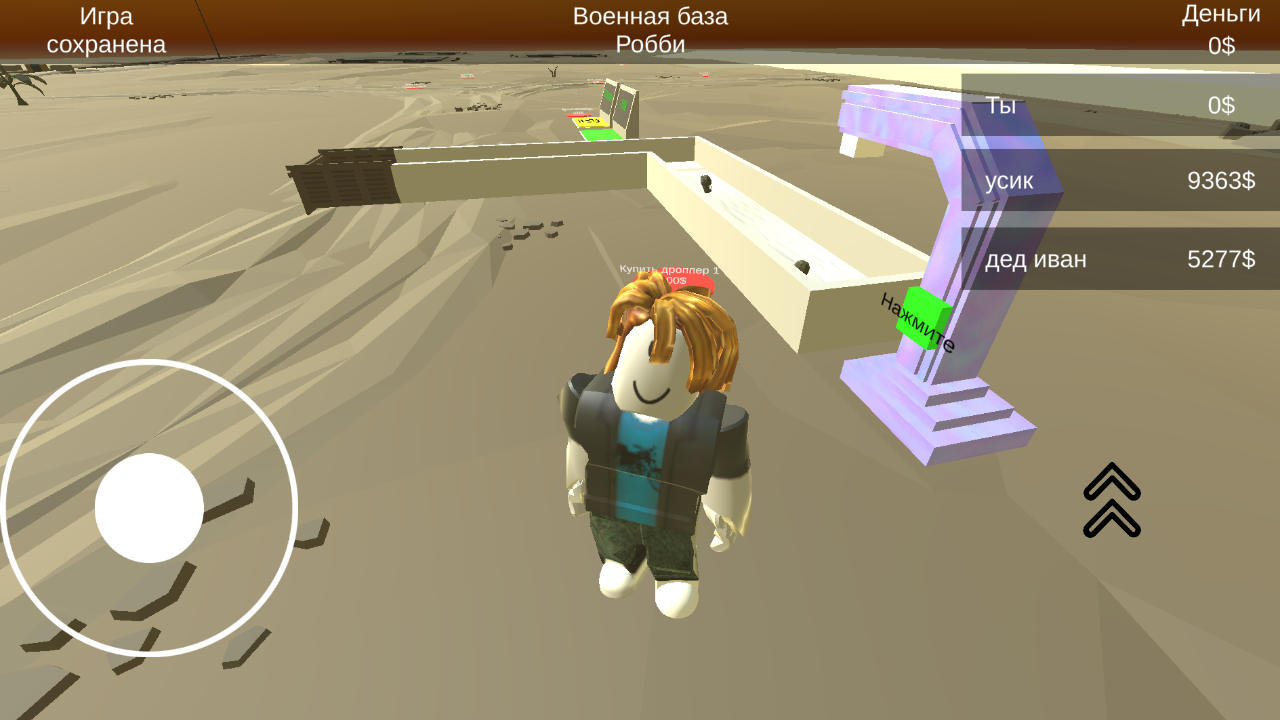1280x720 pixels.
Task: Select the 'Военная база Робби' title banner
Action: (x=650, y=28)
